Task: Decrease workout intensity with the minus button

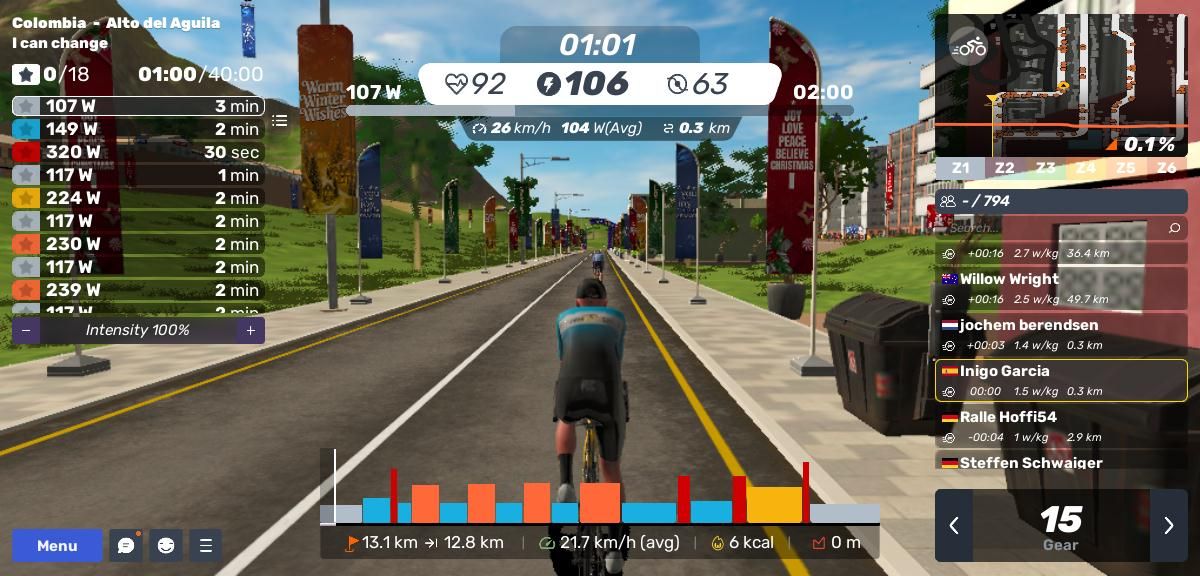Action: tap(26, 330)
